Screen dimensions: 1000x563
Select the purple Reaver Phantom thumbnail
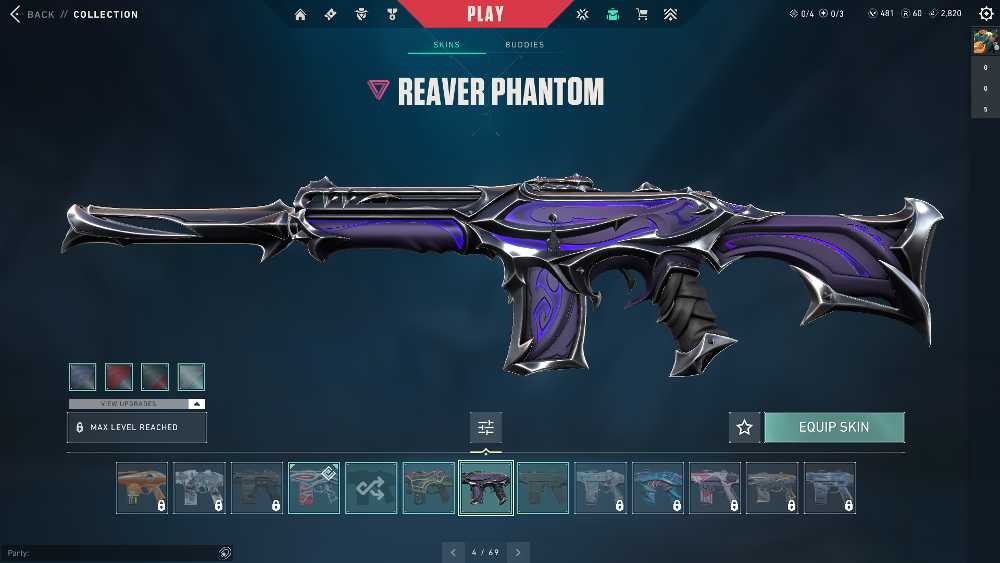pos(486,488)
